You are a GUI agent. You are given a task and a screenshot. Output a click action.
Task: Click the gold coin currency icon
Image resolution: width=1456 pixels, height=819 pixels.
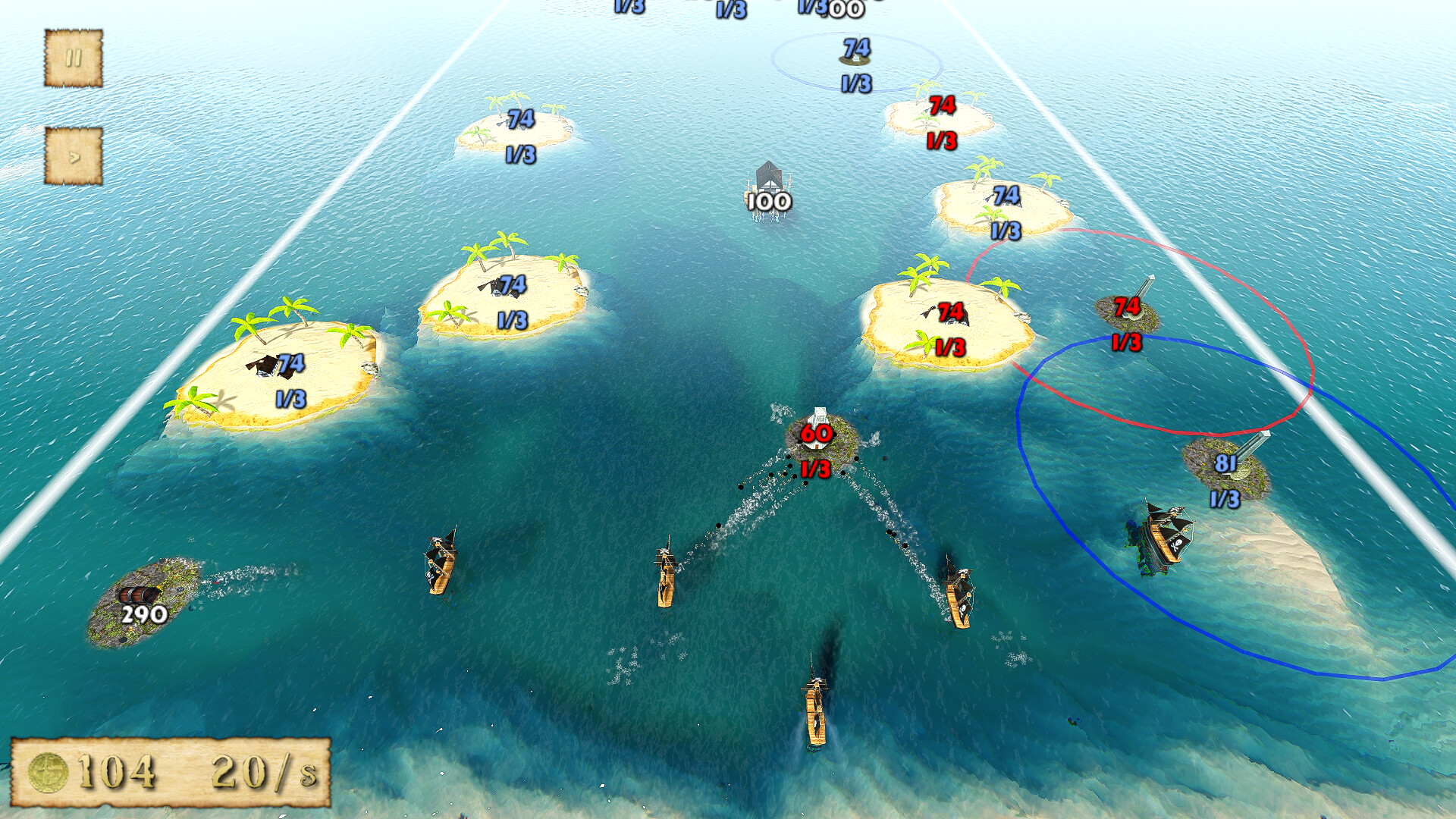tap(47, 771)
